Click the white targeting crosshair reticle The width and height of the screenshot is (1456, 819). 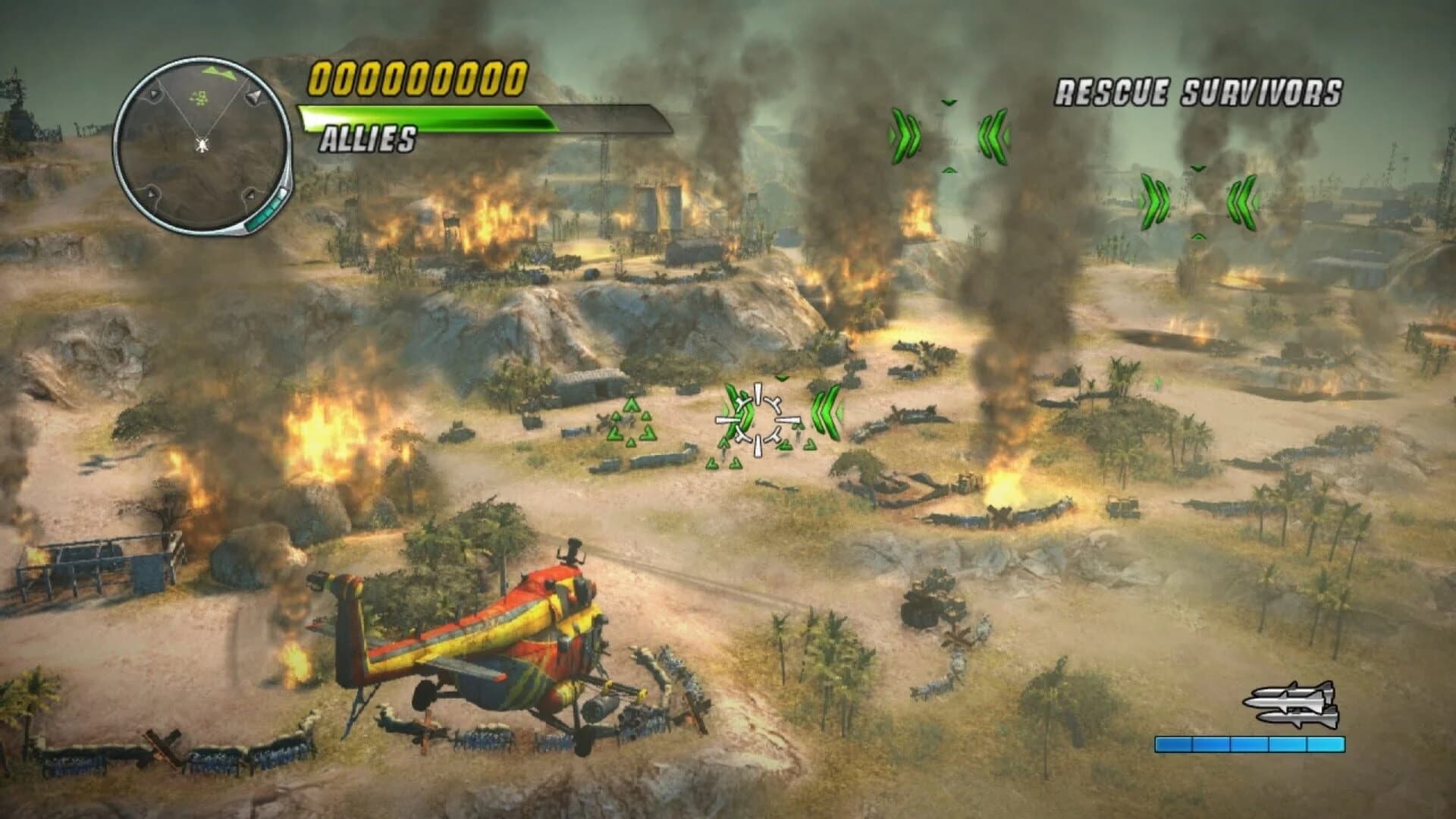pyautogui.click(x=758, y=419)
